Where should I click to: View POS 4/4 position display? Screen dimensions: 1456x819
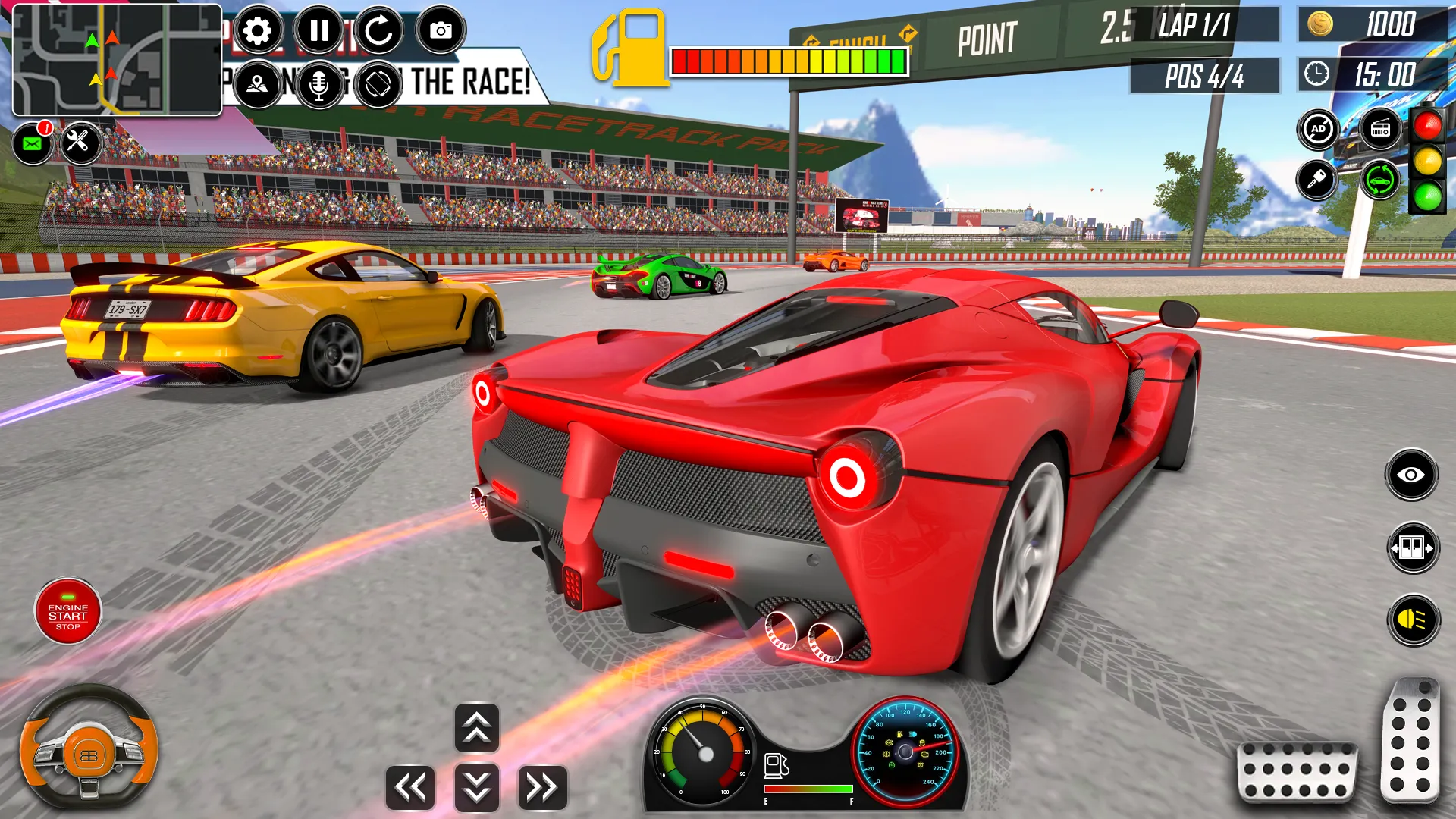tap(1205, 75)
